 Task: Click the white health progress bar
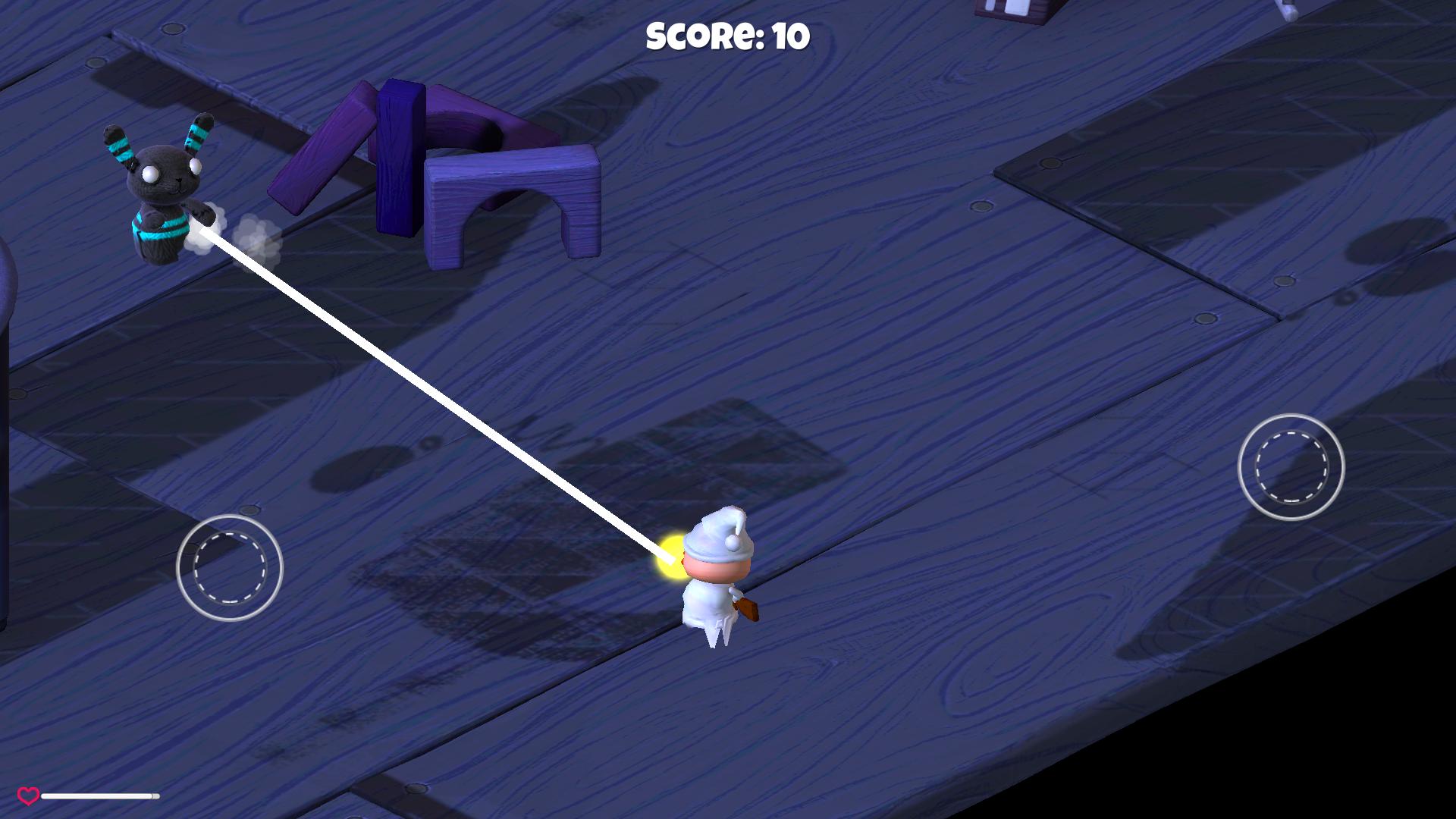[x=99, y=796]
